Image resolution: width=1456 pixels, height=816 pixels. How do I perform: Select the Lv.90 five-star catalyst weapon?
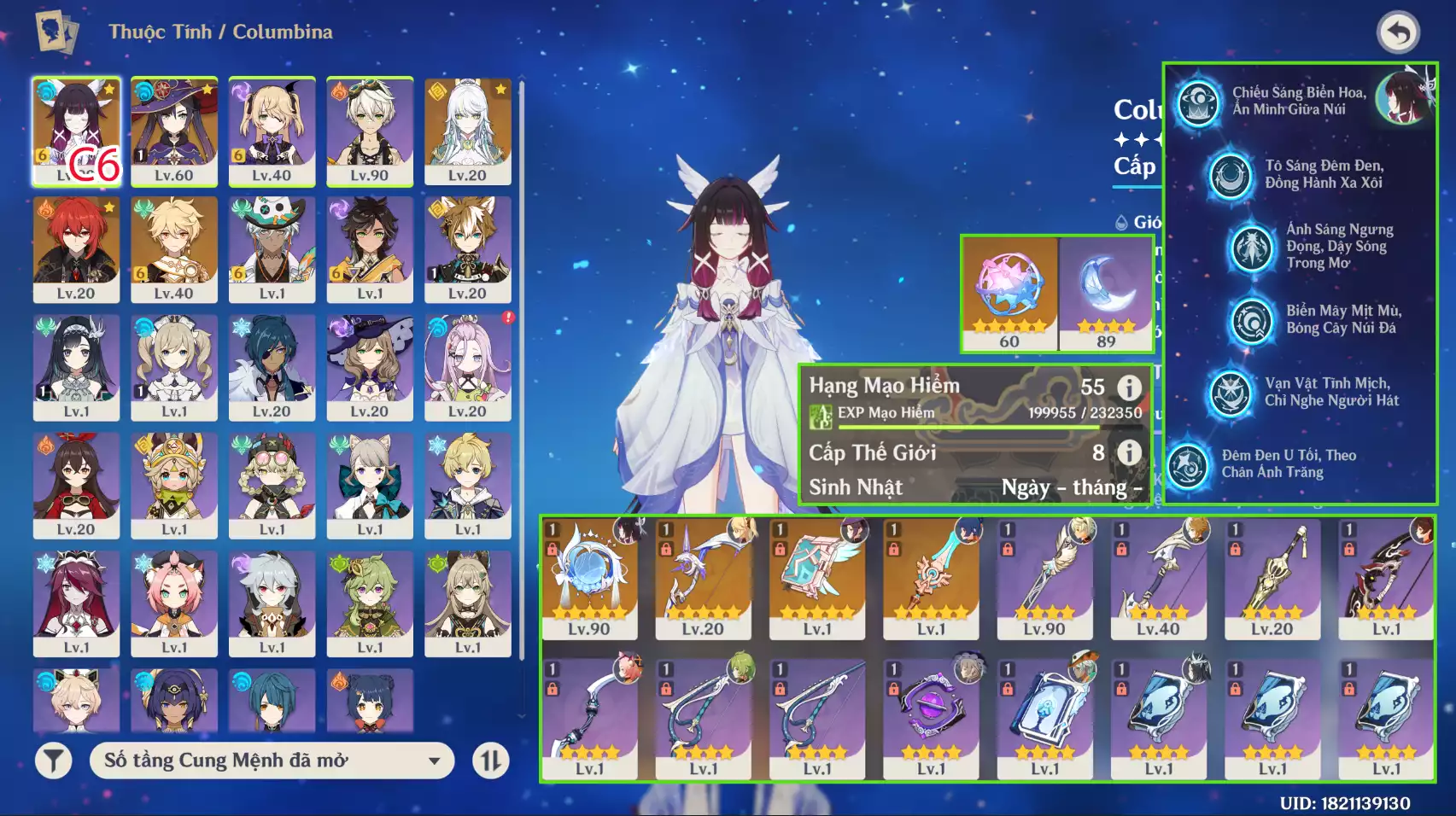coord(589,578)
